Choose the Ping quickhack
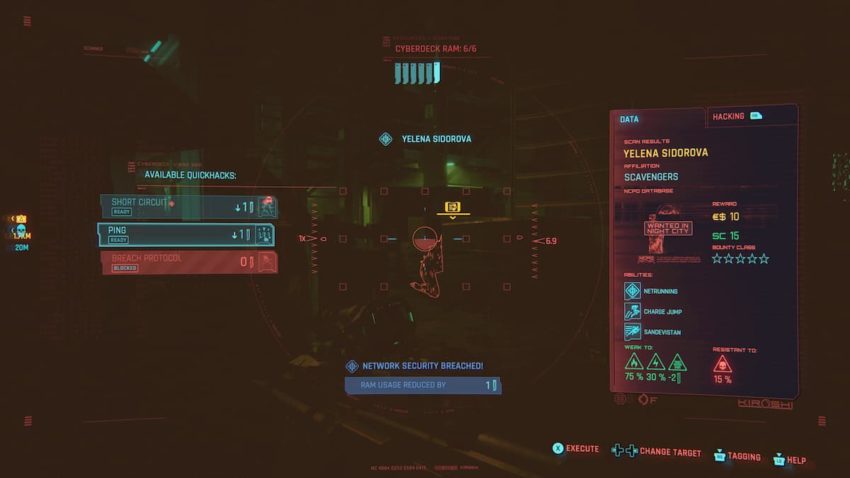The image size is (850, 478). coord(187,234)
